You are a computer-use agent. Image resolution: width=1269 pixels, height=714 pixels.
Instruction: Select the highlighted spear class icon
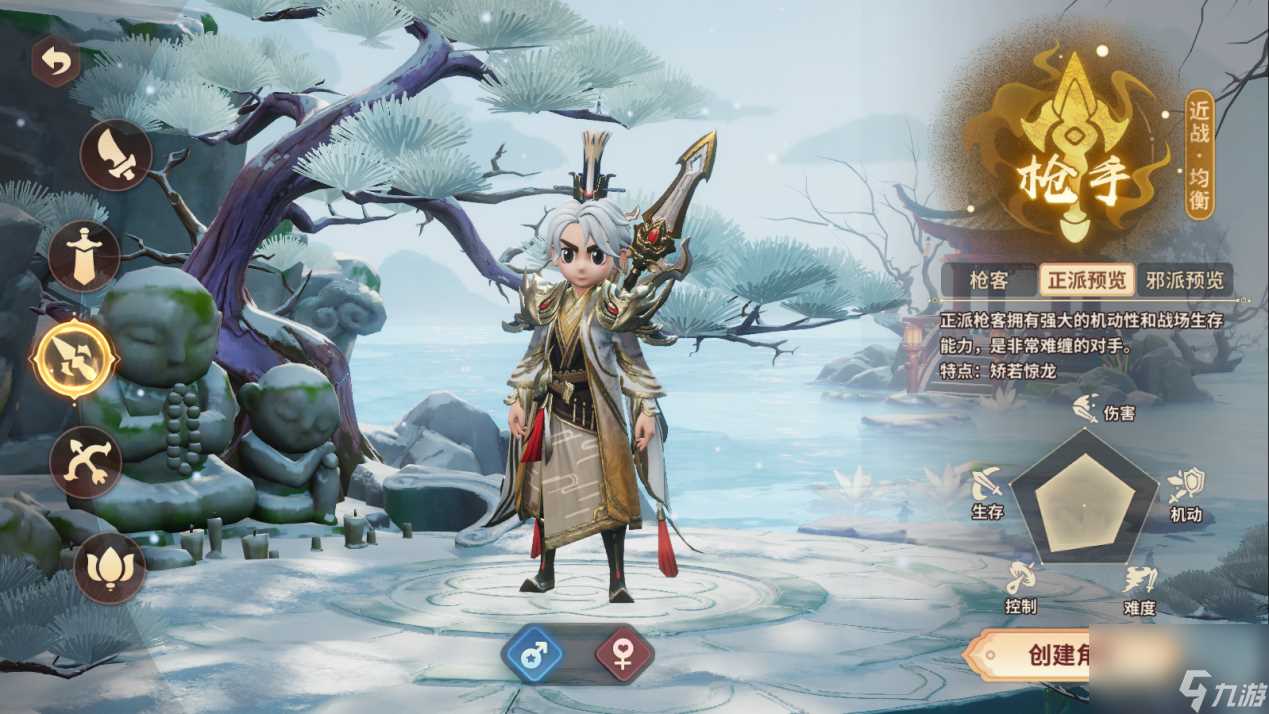pyautogui.click(x=74, y=359)
